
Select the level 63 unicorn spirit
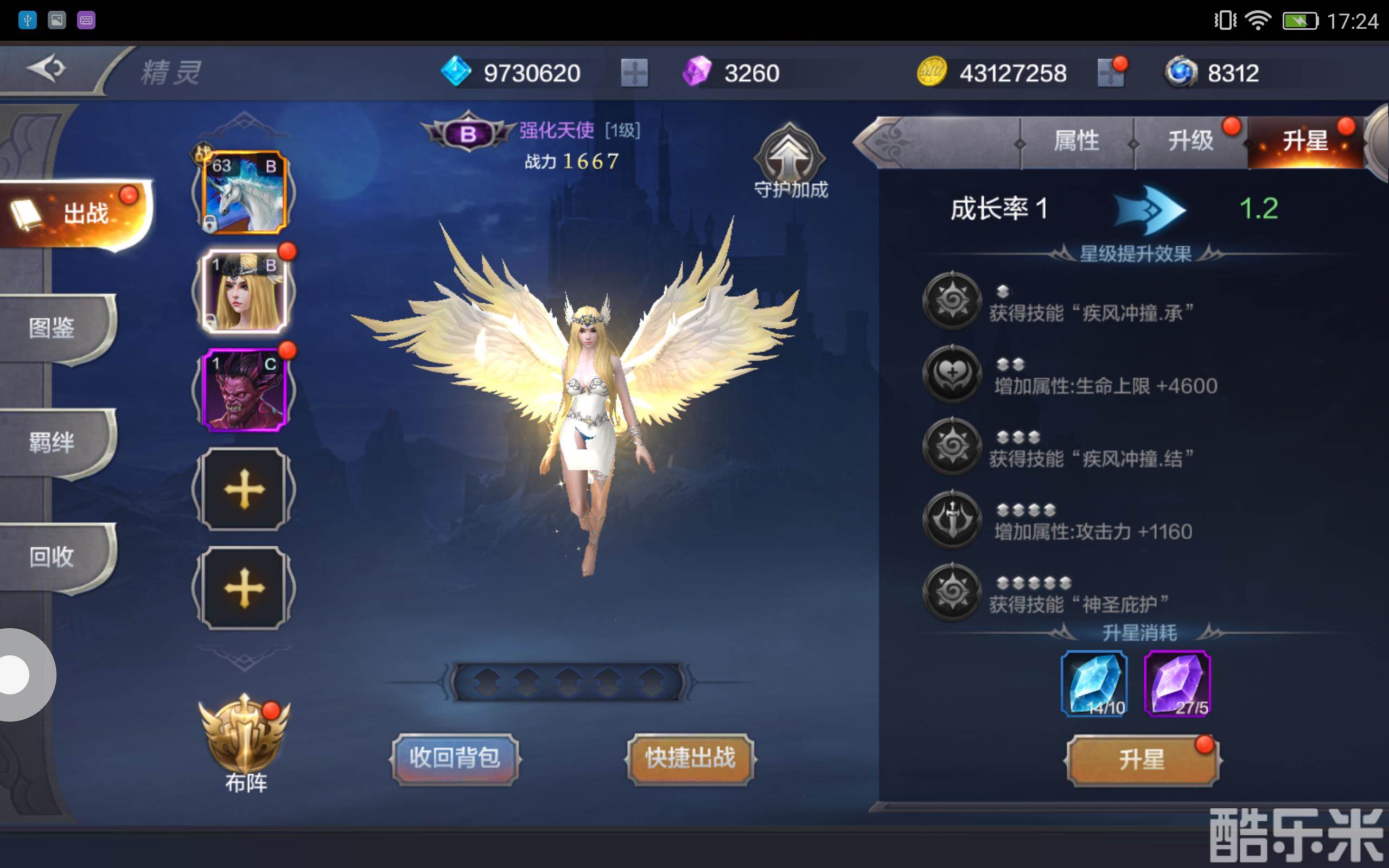[244, 192]
